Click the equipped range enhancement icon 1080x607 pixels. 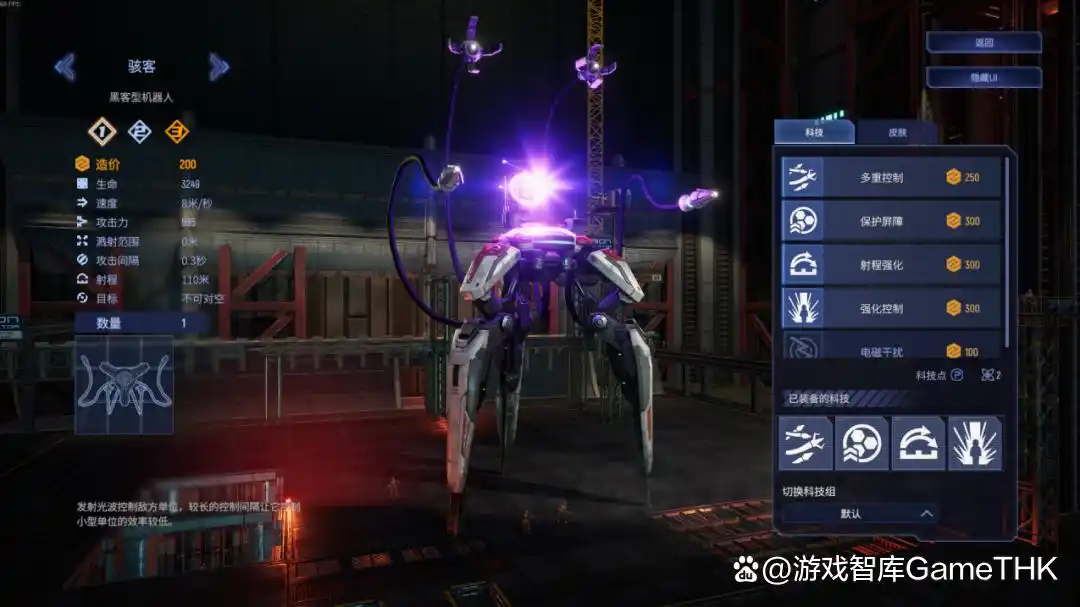coord(918,443)
